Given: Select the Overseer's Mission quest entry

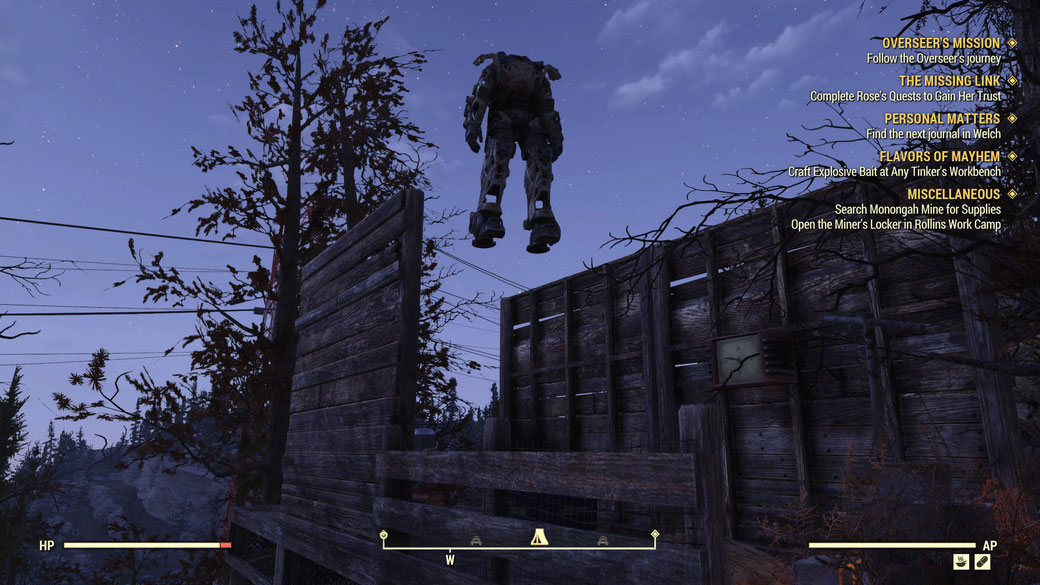Looking at the screenshot, I should pyautogui.click(x=940, y=43).
